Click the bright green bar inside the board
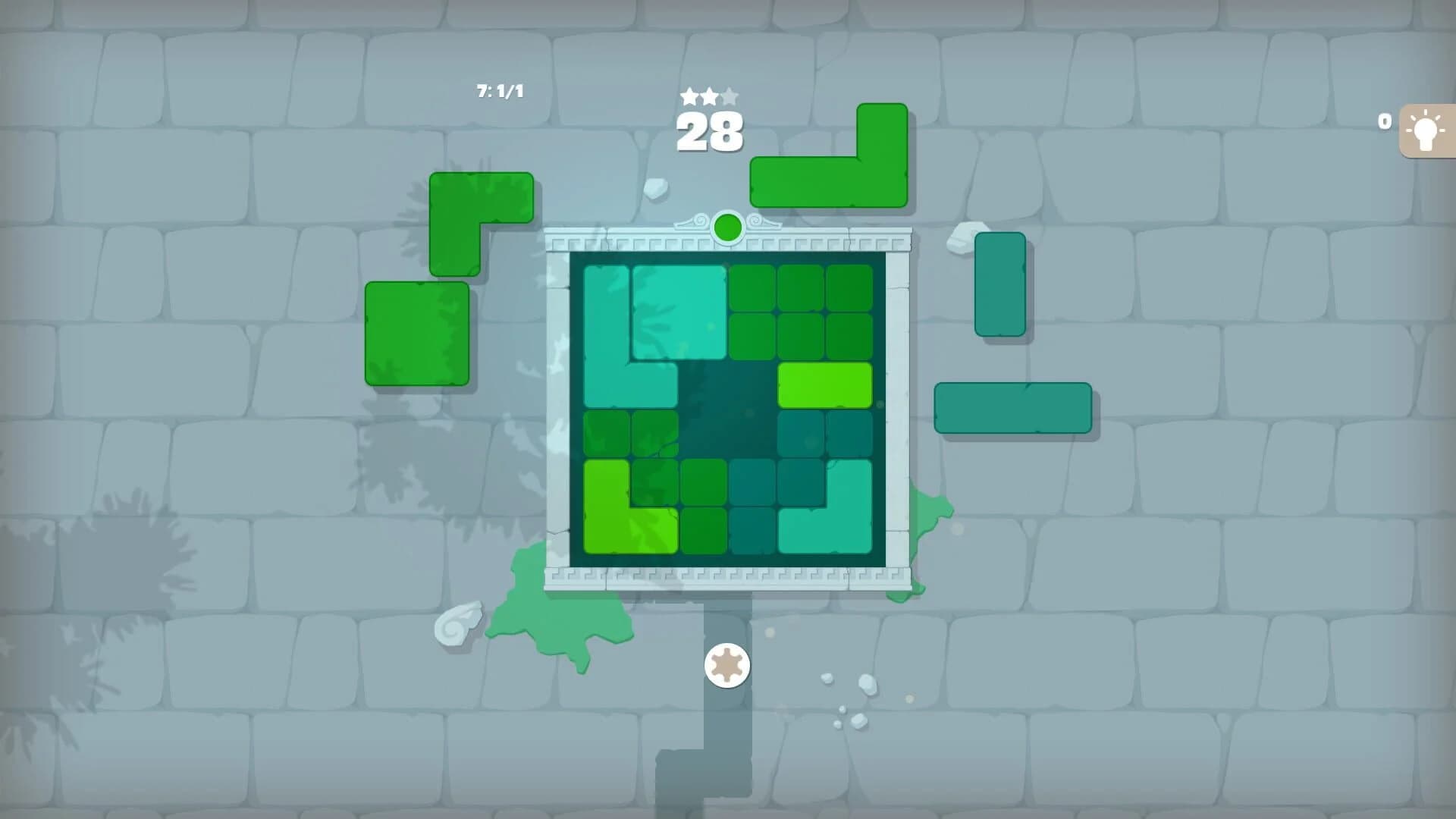 827,387
